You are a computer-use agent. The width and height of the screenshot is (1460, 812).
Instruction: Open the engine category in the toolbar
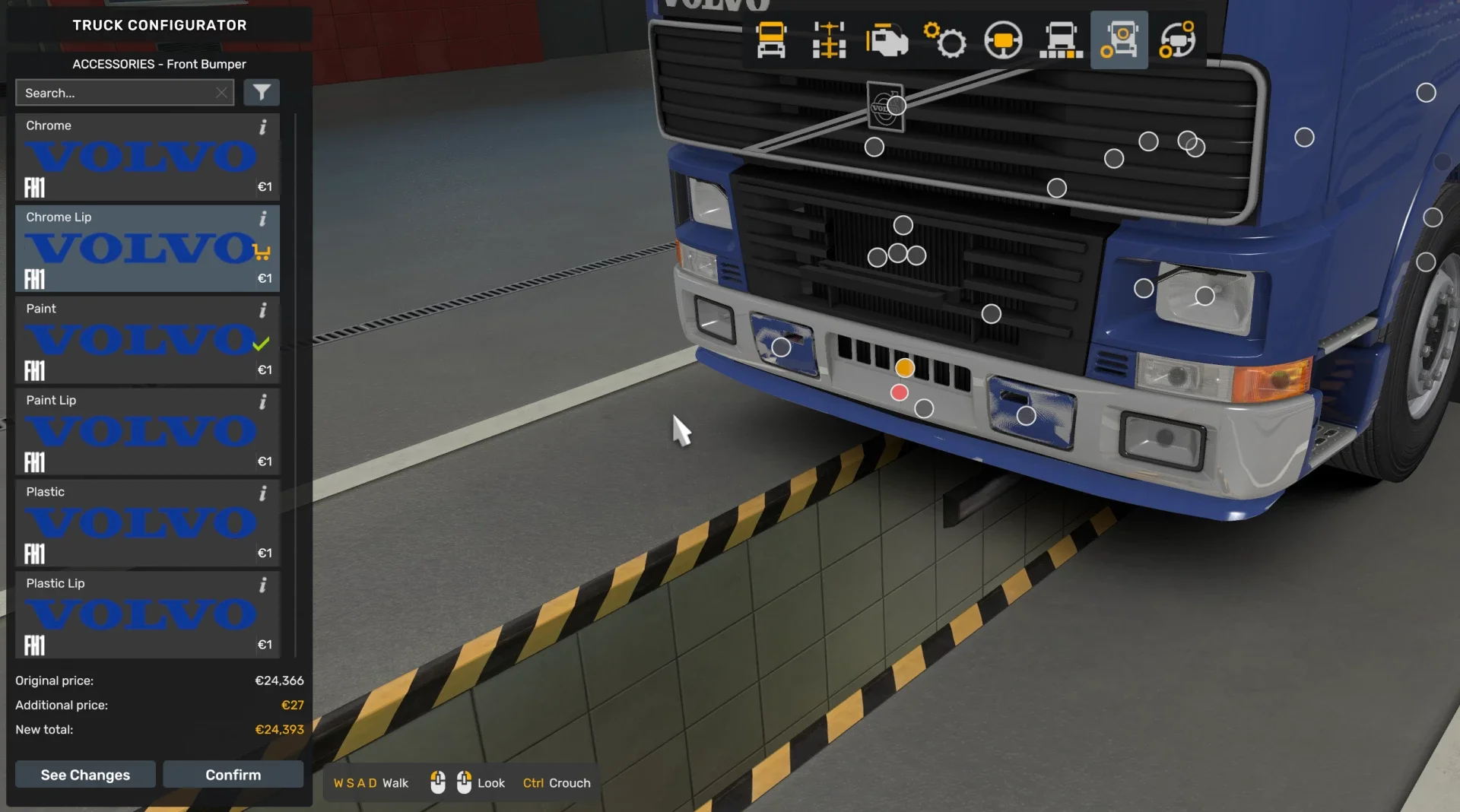887,40
